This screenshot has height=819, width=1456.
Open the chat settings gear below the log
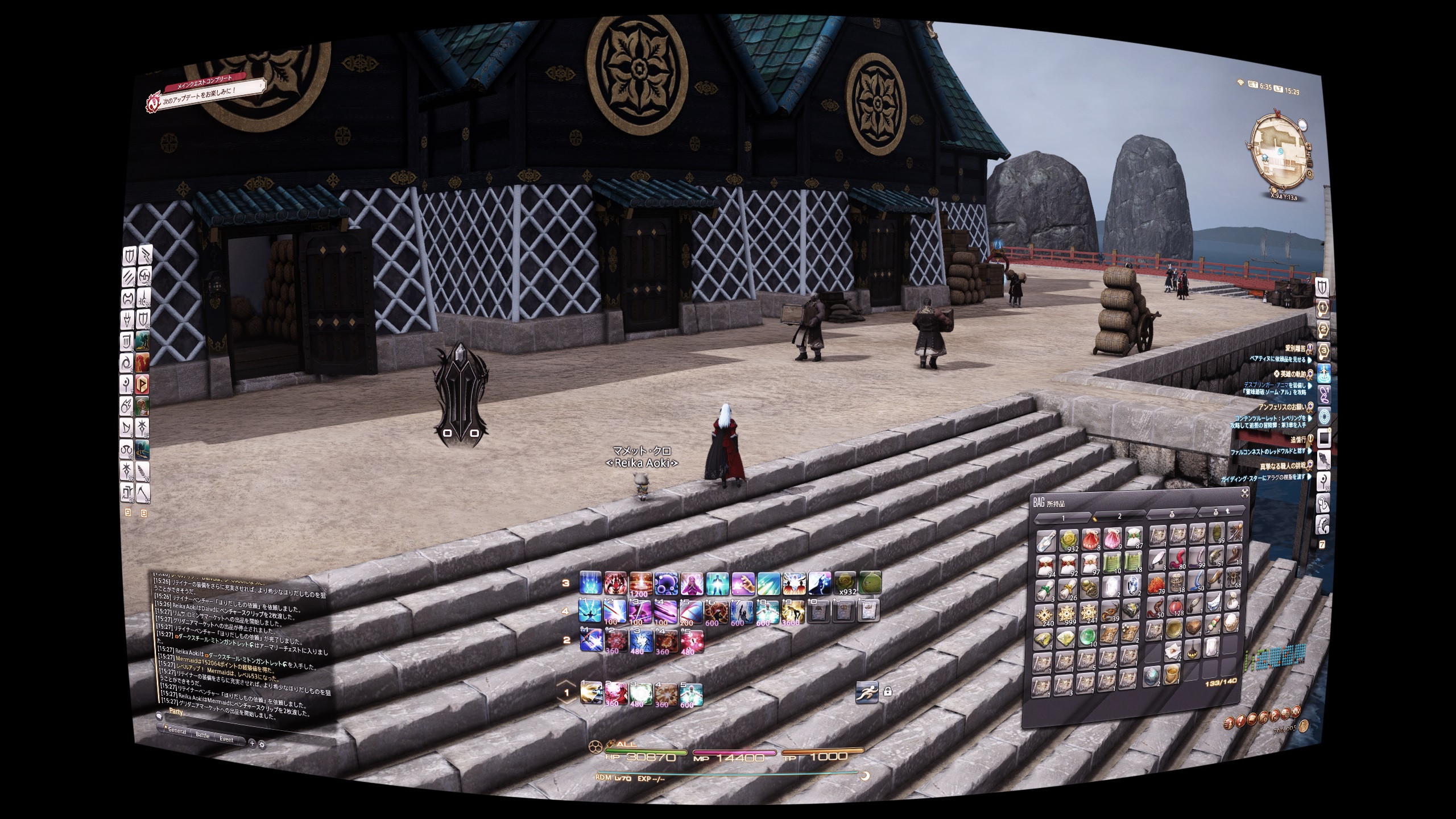[x=262, y=744]
